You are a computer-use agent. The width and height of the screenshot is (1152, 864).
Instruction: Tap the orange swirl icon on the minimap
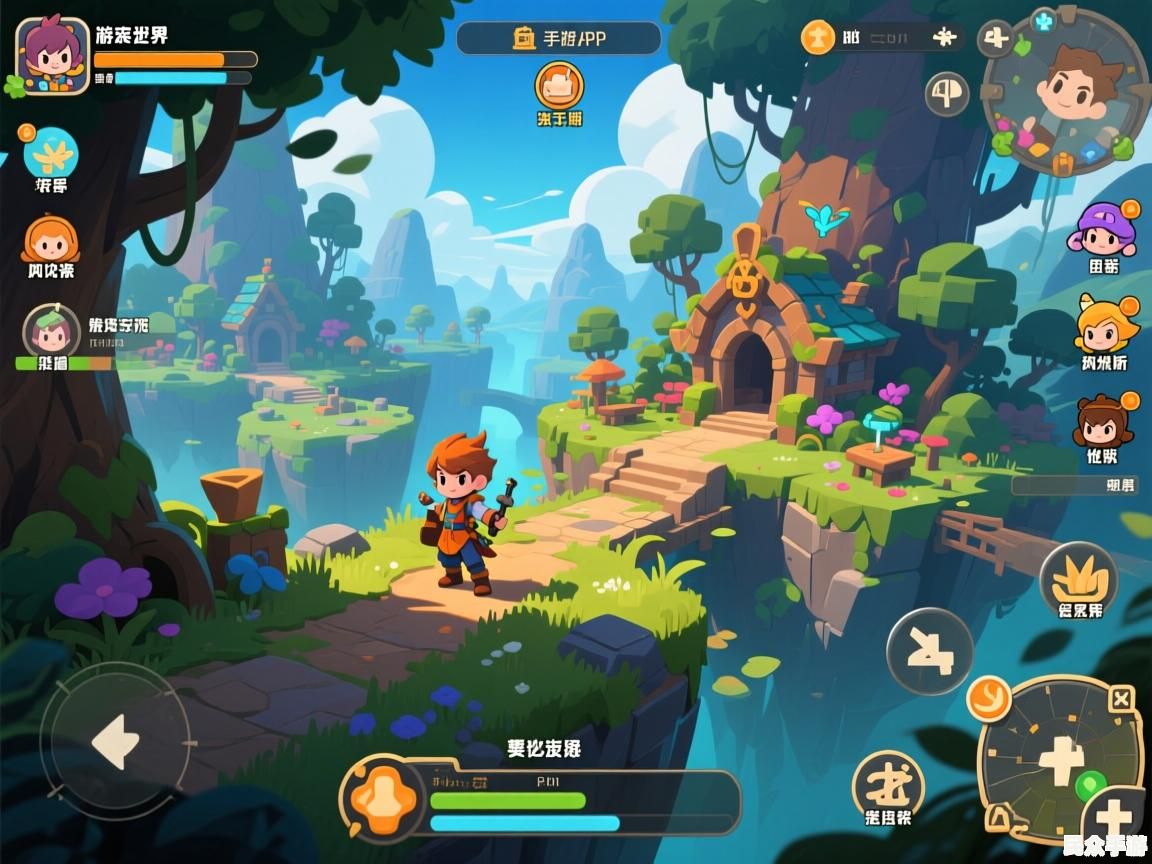pos(989,696)
